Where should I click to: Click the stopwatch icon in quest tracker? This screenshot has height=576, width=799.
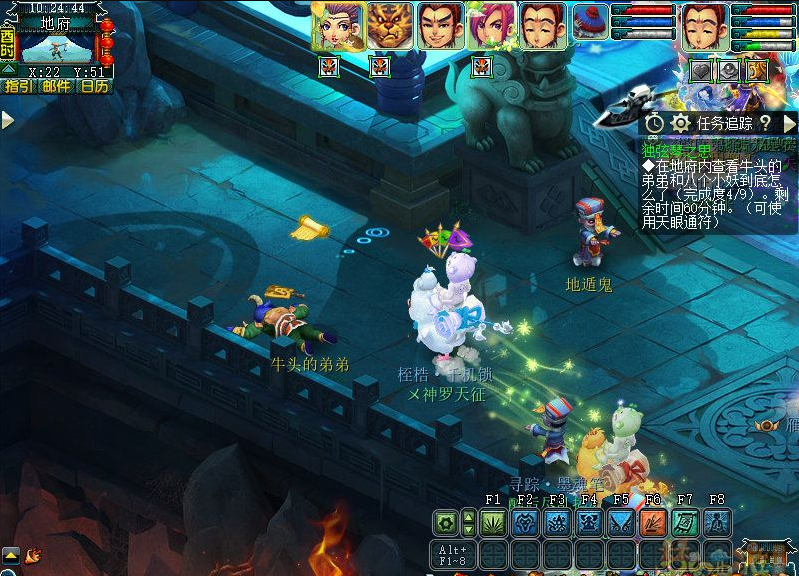coord(655,122)
